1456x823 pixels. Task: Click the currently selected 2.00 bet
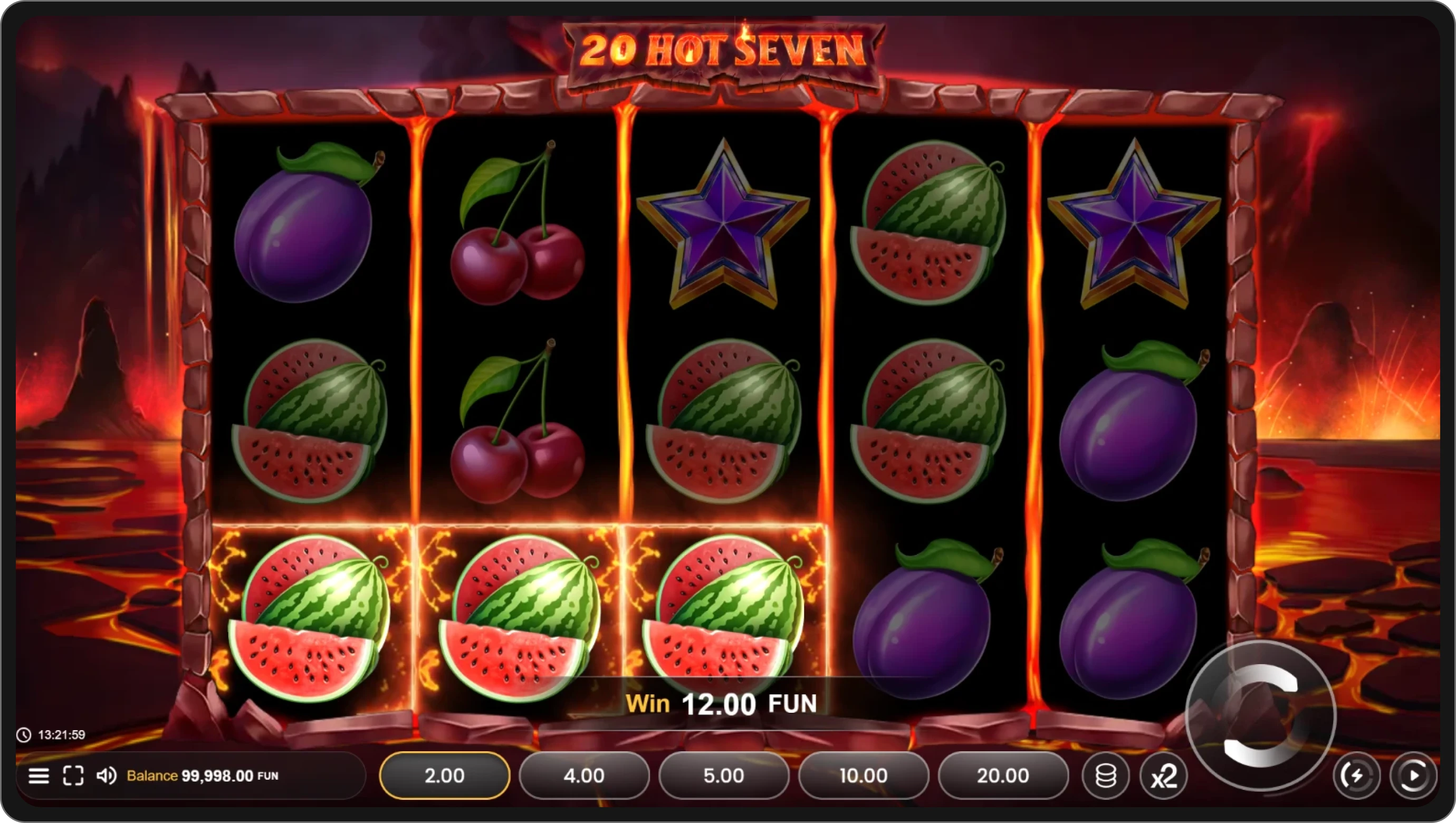coord(444,776)
